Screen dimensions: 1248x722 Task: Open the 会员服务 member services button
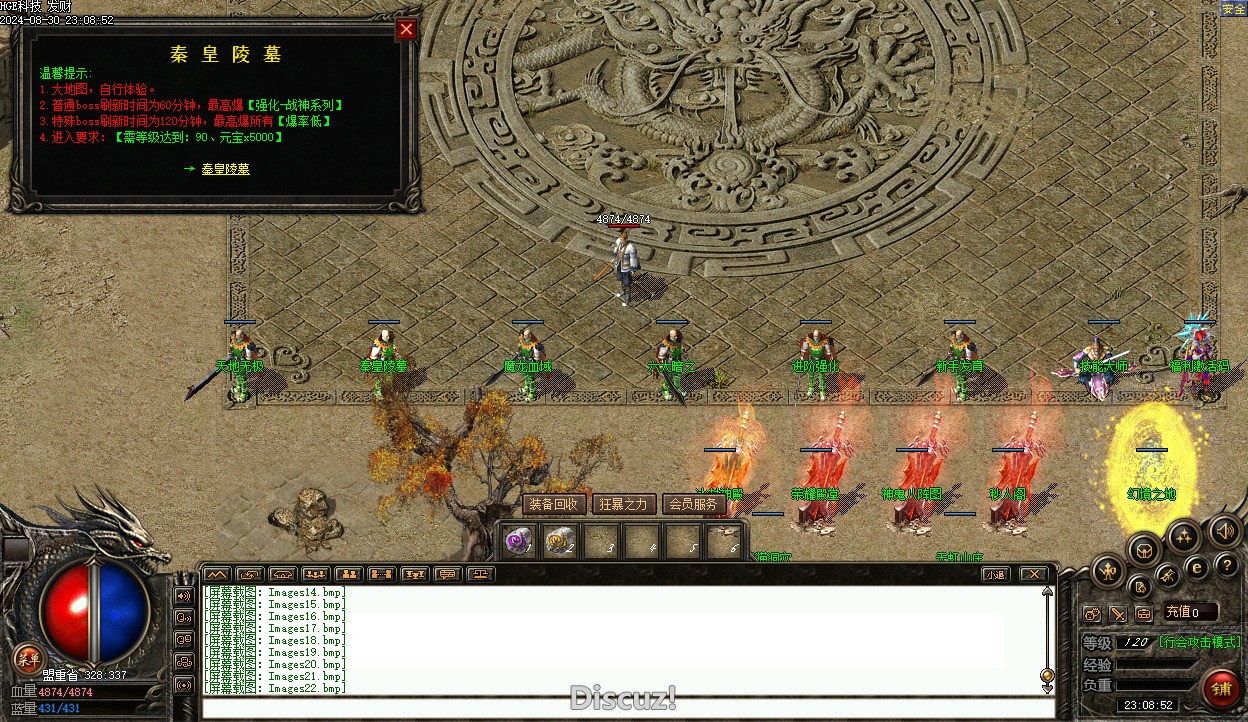pos(693,504)
